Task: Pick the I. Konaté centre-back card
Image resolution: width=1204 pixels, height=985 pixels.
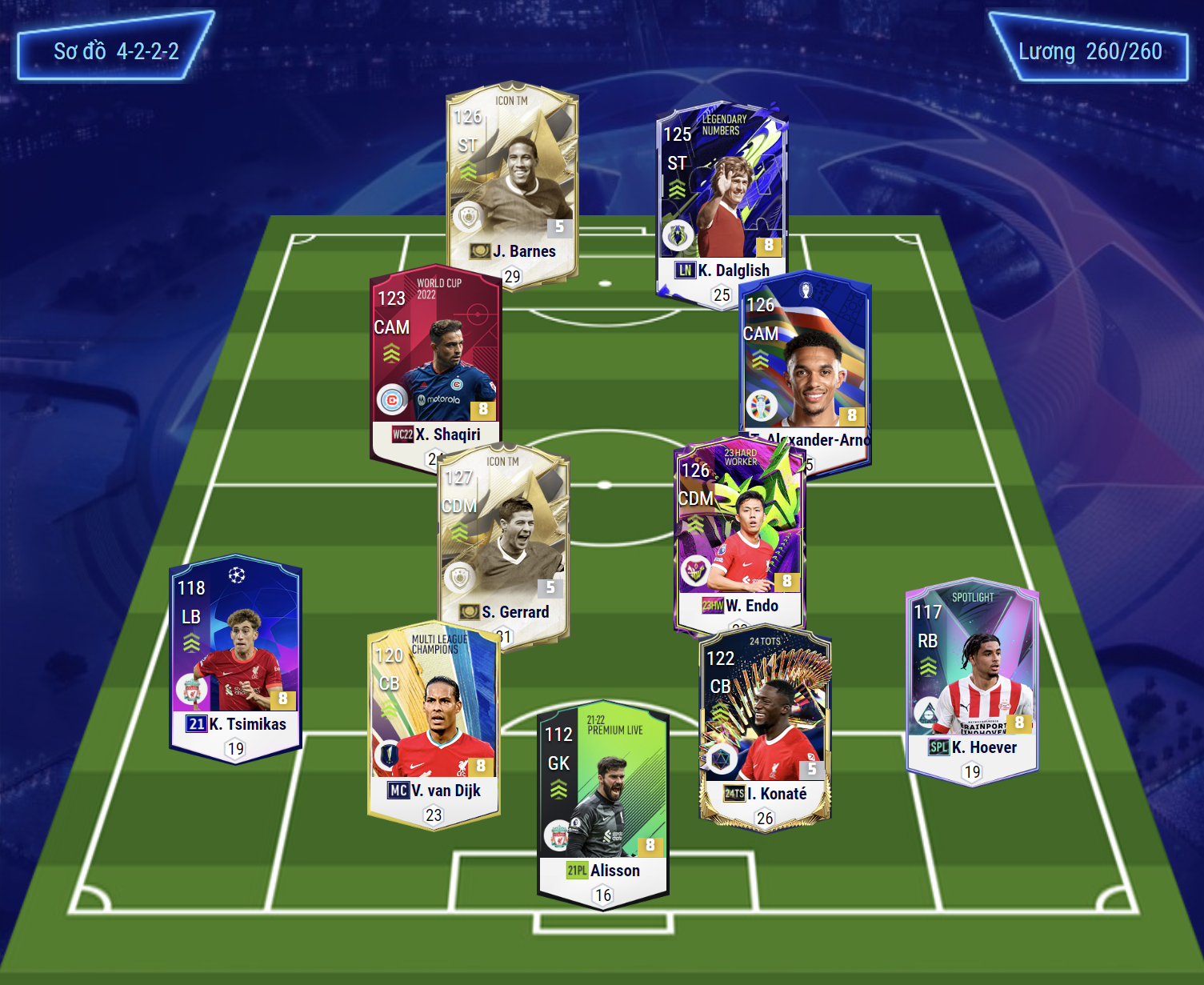Action: click(x=765, y=724)
